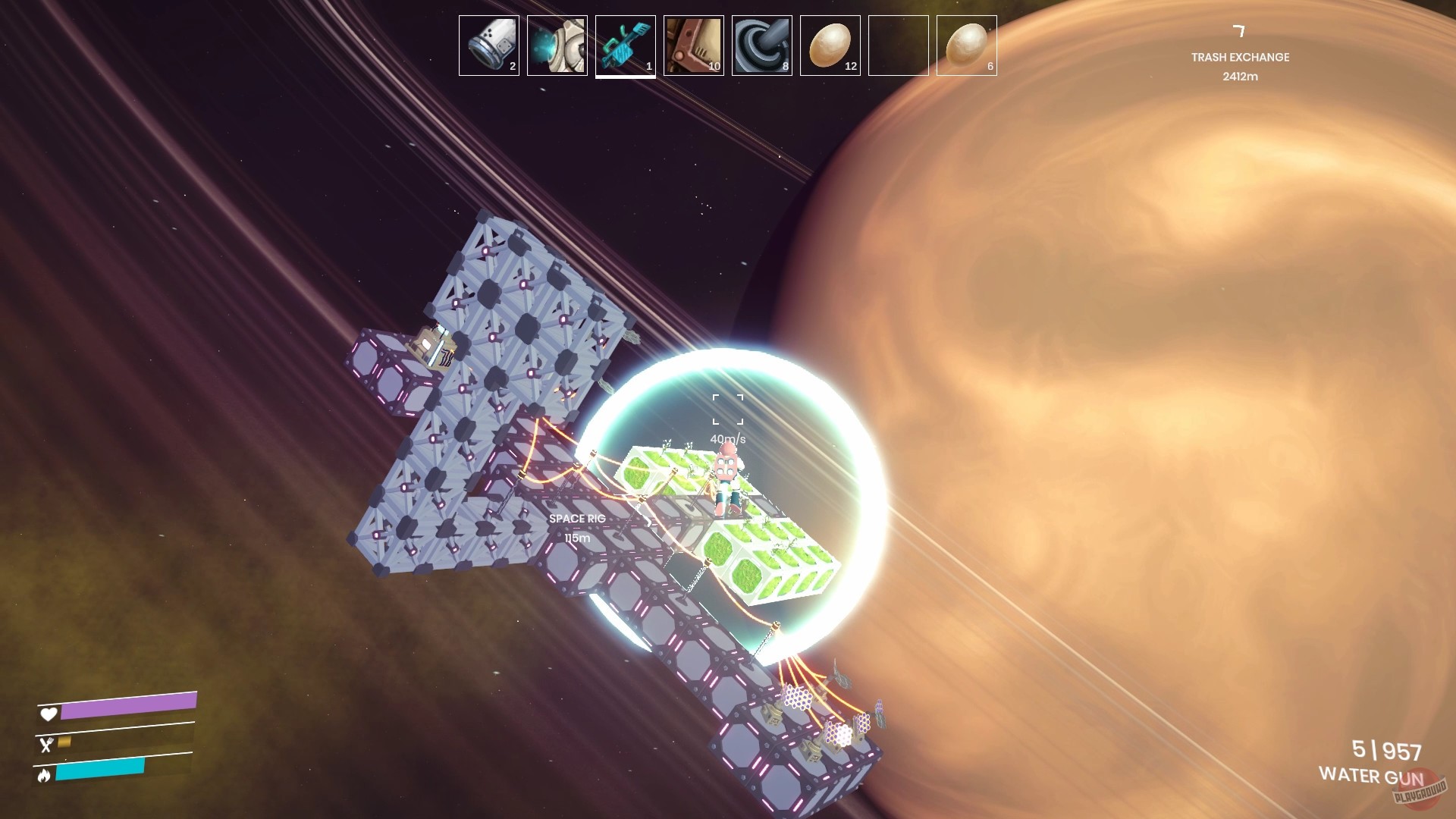The width and height of the screenshot is (1456, 819).
Task: Select the scrap metal panel in slot four
Action: [693, 44]
